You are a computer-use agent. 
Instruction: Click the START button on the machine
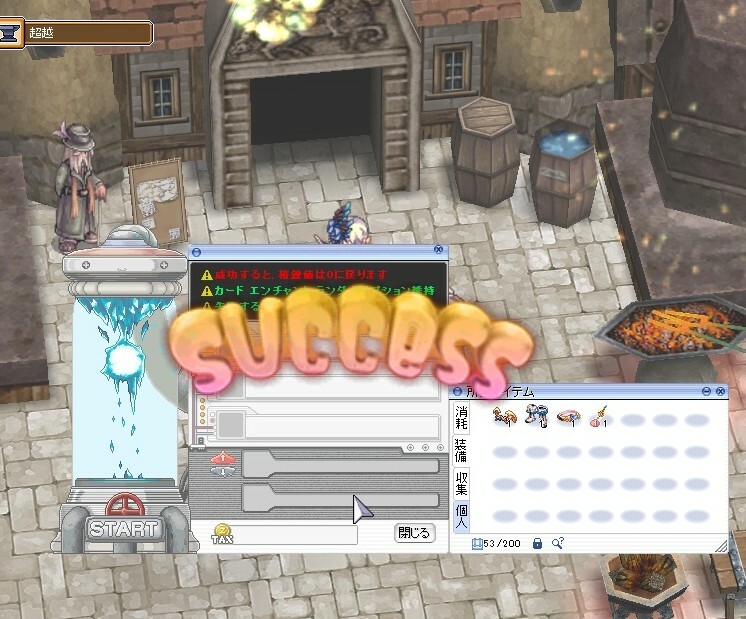tap(123, 529)
